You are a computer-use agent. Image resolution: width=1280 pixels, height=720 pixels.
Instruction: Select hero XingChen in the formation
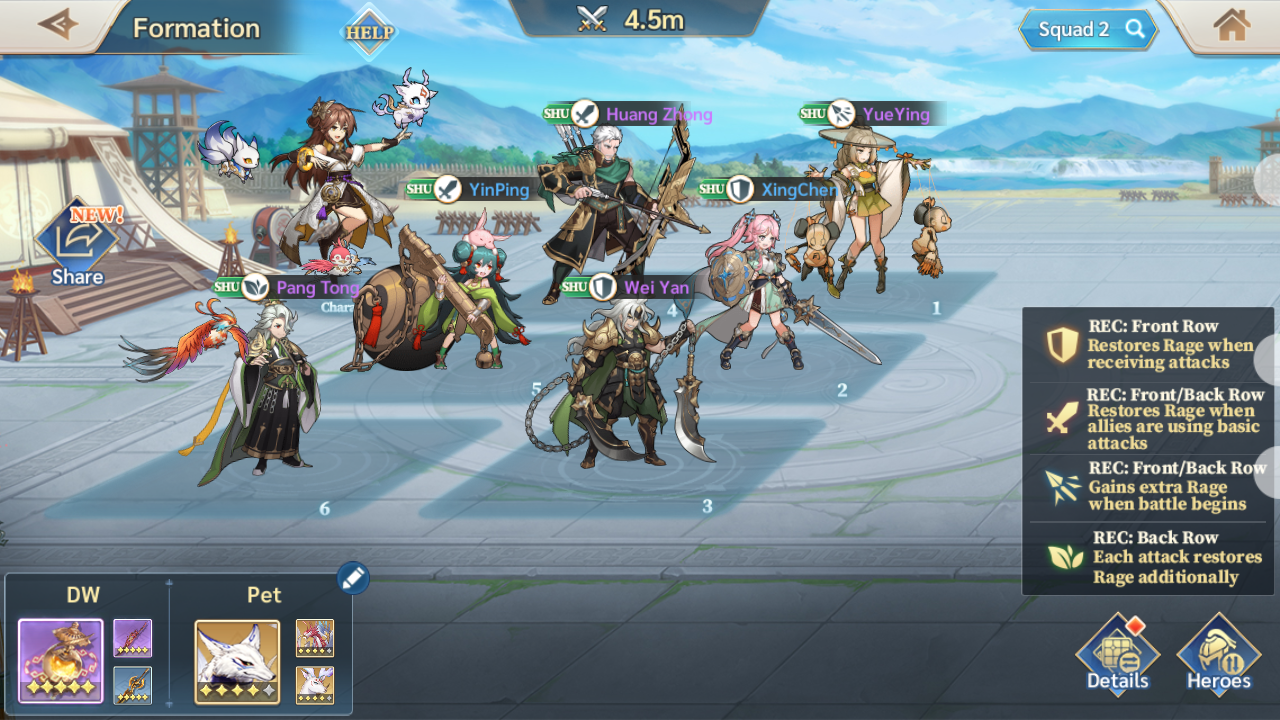tap(760, 290)
